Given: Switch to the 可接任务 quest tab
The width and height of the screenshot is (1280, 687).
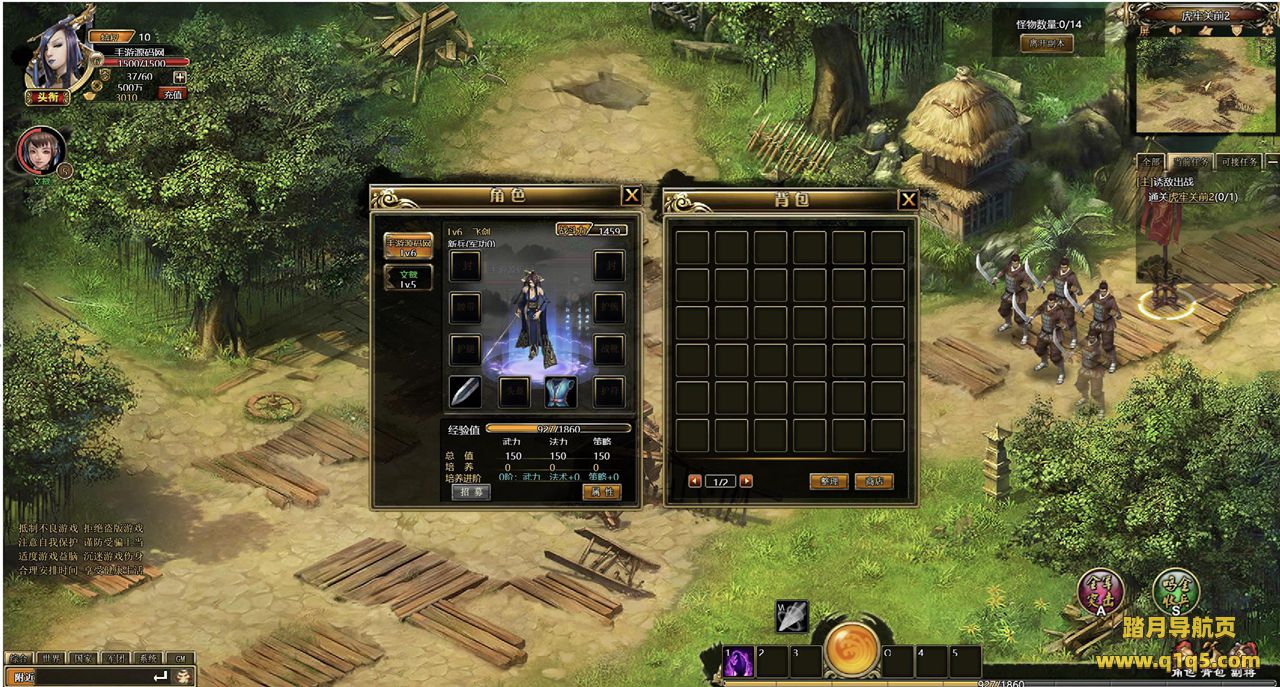Looking at the screenshot, I should pos(1239,162).
